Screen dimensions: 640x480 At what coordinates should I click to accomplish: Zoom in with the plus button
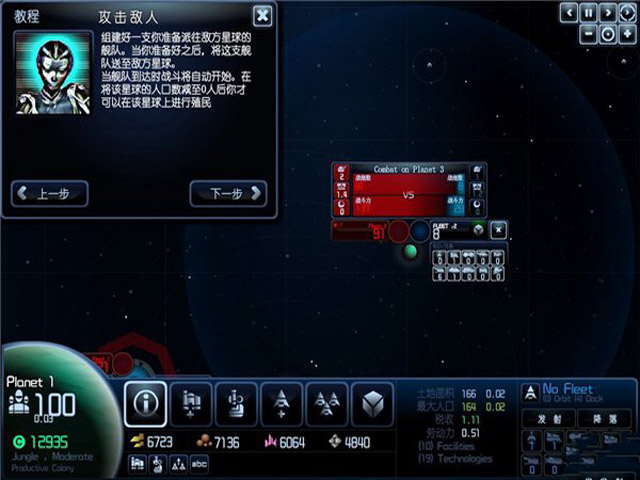(x=627, y=34)
